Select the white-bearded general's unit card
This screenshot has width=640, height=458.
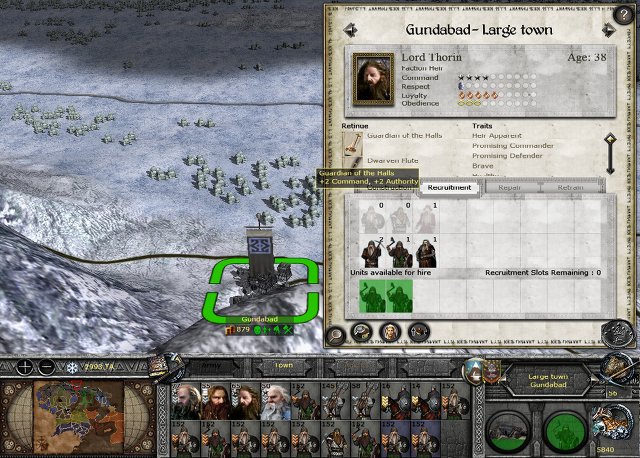click(x=277, y=400)
